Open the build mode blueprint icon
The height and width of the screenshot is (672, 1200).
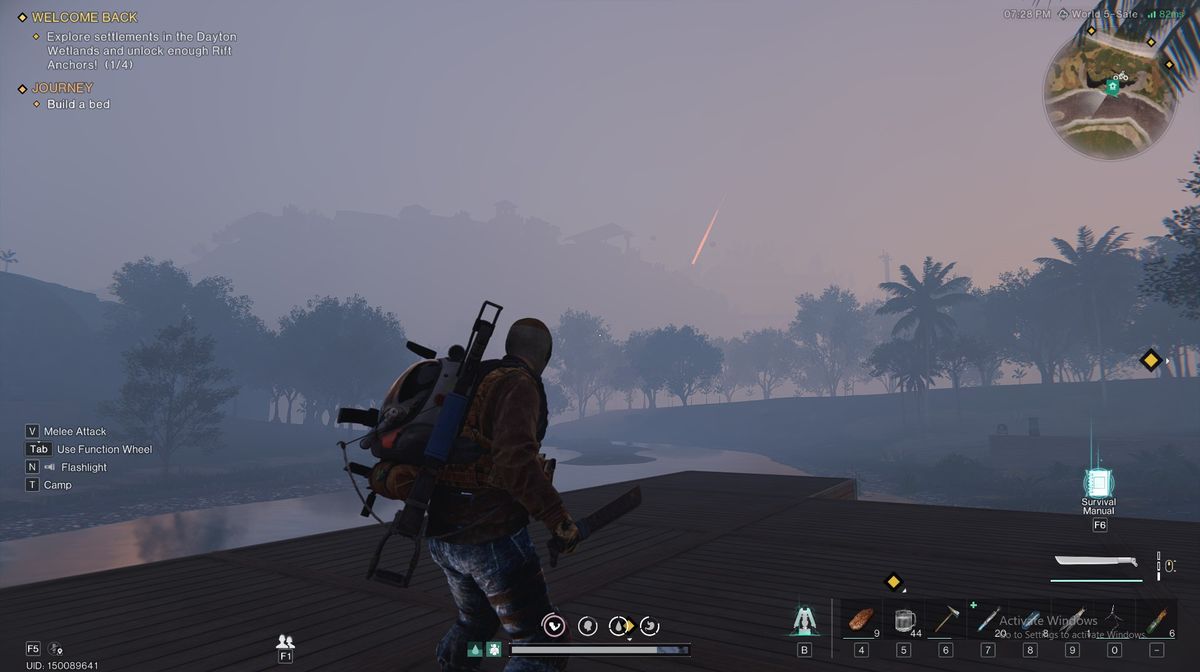point(803,621)
